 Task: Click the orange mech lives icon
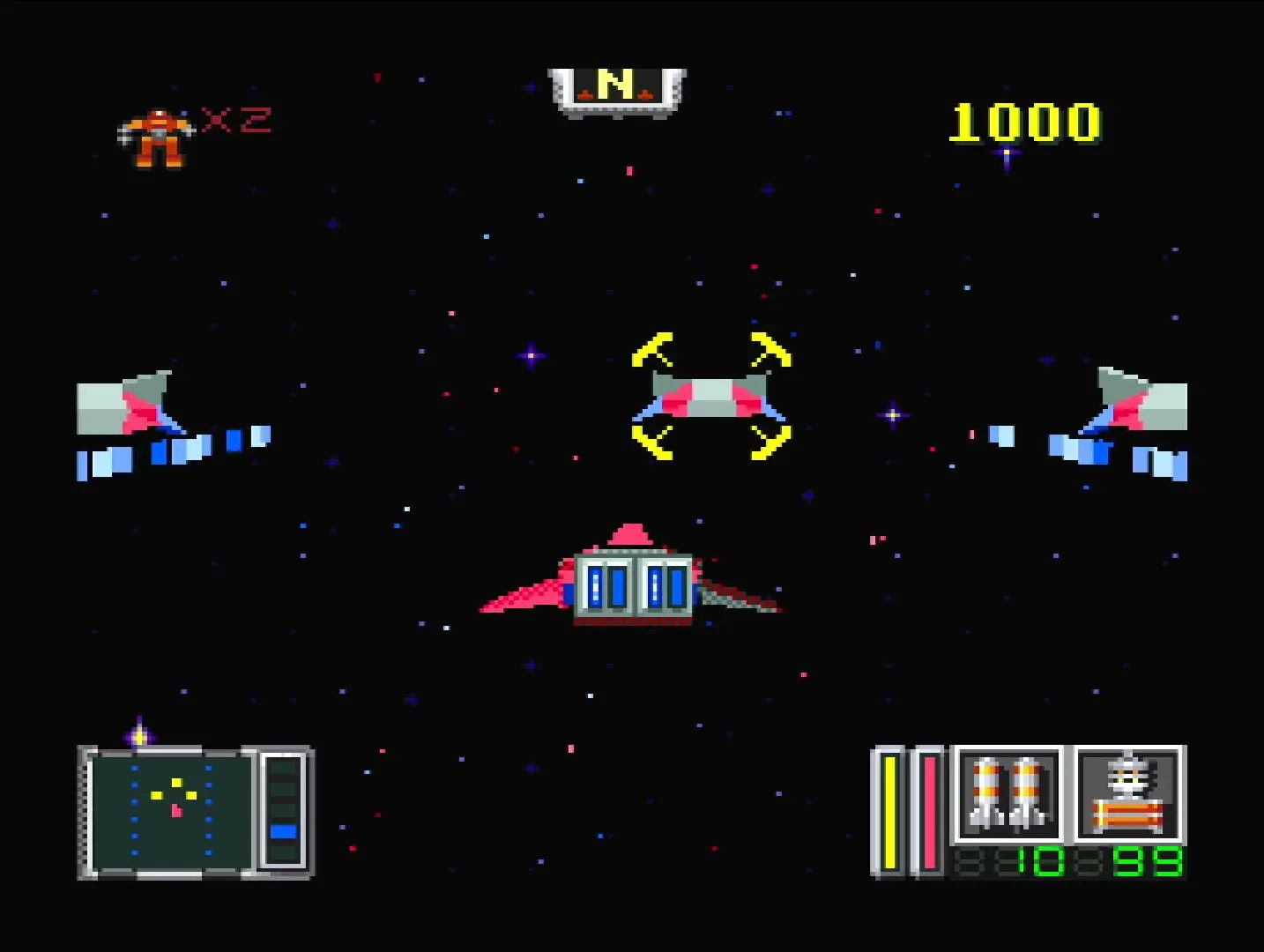[156, 138]
